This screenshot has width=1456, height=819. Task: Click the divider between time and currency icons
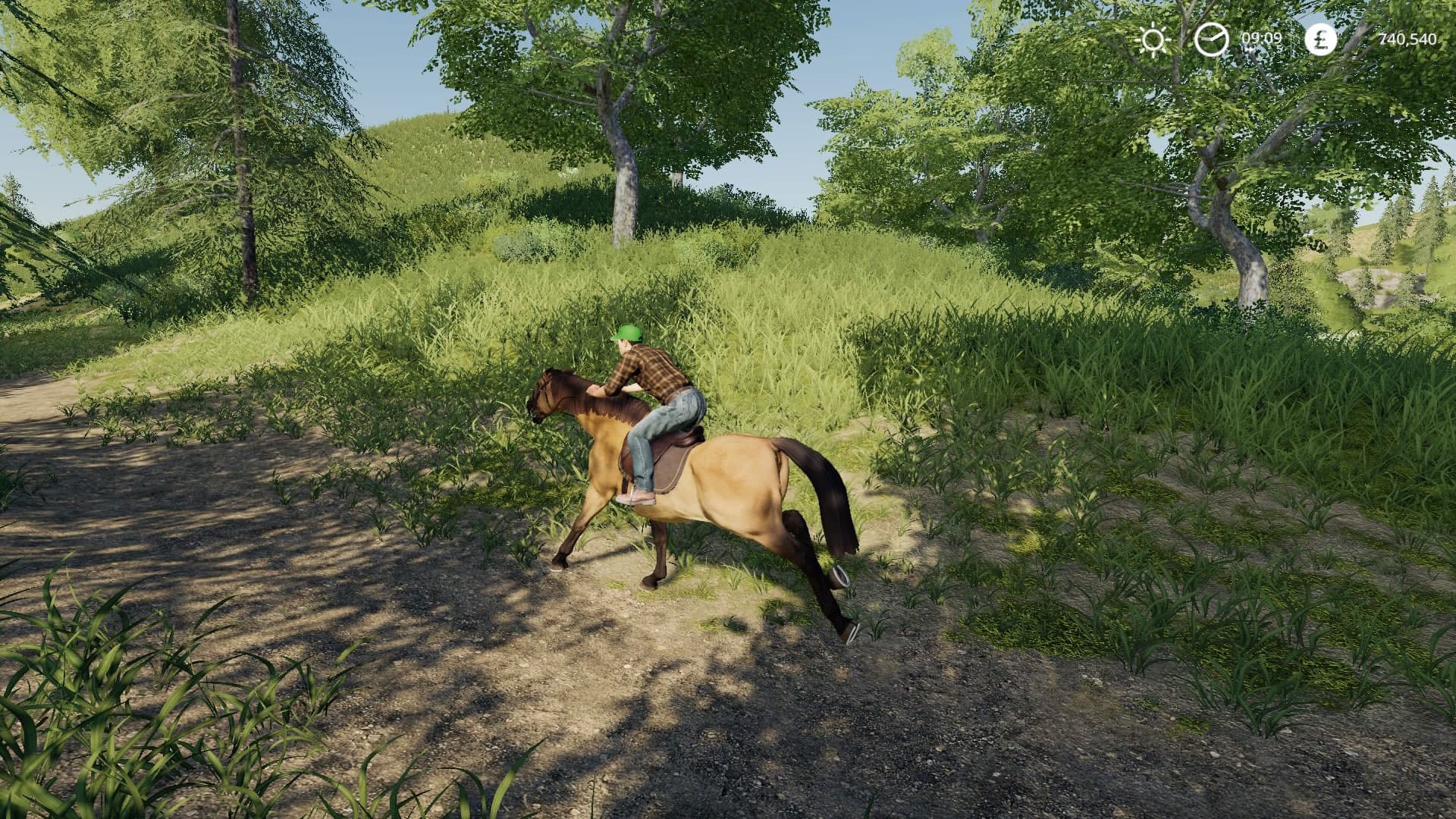1291,38
